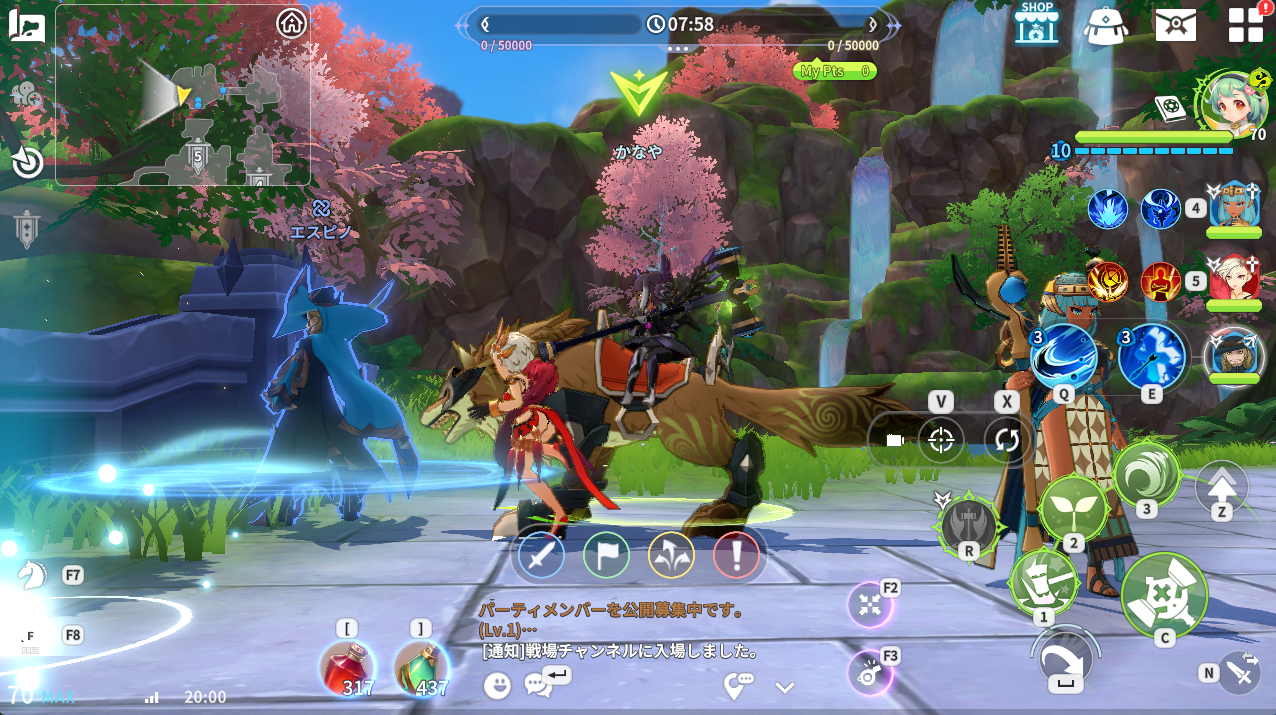Choose the flag quick-command icon
Viewport: 1276px width, 715px height.
point(606,555)
